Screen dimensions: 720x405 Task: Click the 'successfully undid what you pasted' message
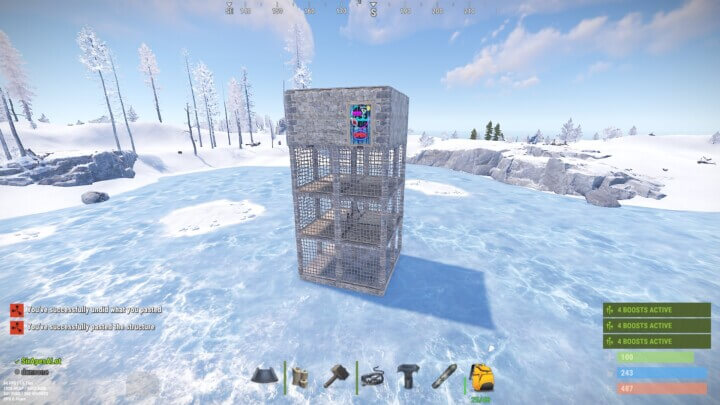point(93,310)
